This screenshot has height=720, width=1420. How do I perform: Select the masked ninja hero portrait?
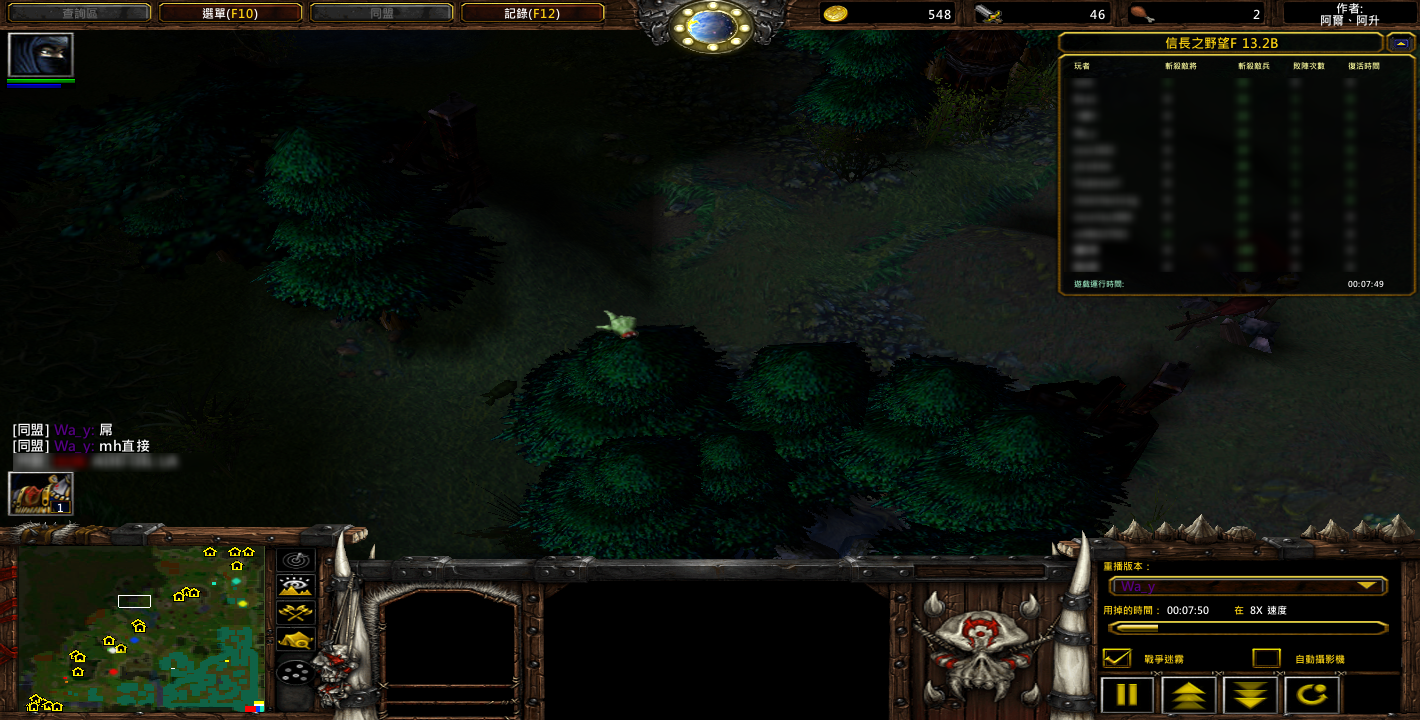click(x=41, y=55)
